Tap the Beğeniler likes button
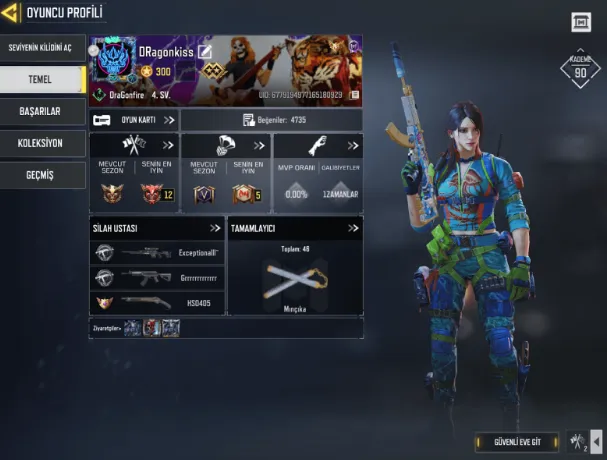Viewport: 607px width, 460px height. (x=270, y=120)
